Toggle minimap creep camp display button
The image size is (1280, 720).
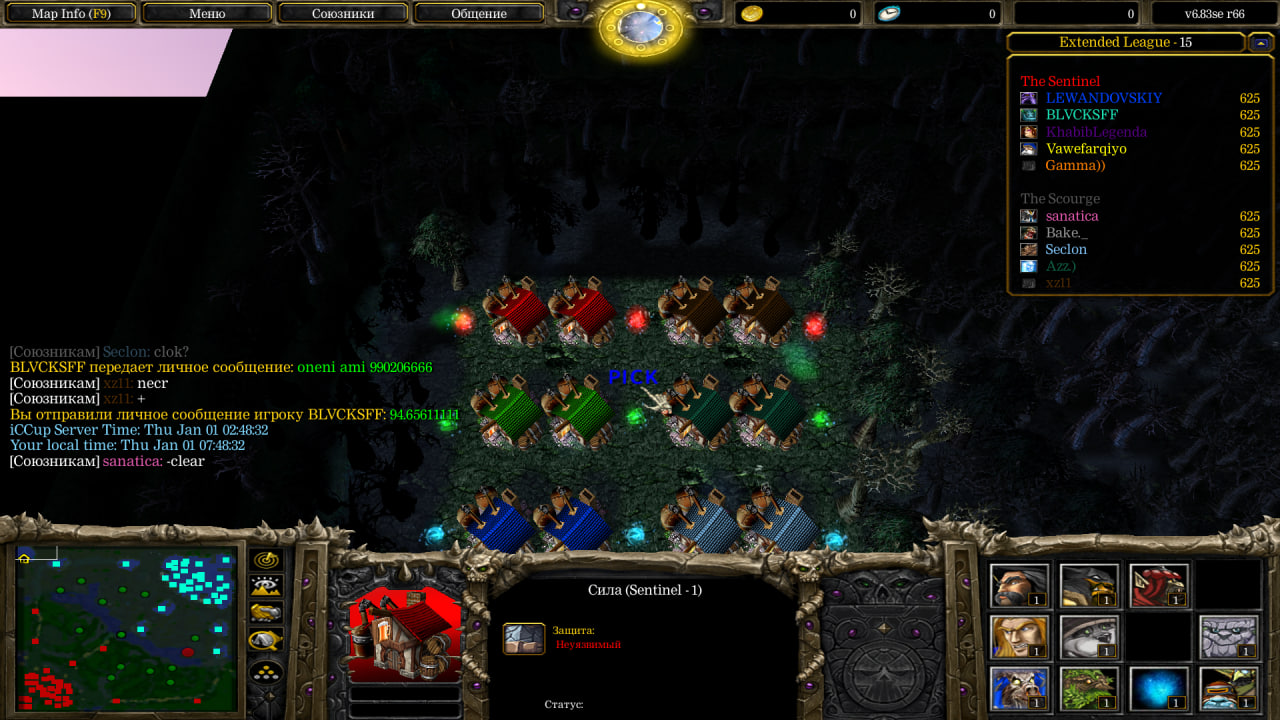pos(266,640)
